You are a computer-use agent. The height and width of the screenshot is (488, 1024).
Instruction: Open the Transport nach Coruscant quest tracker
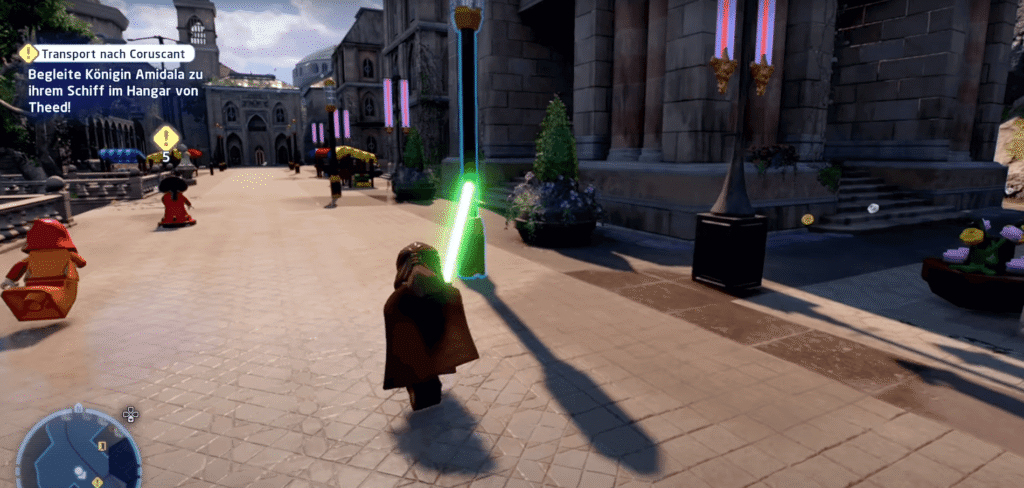[105, 53]
